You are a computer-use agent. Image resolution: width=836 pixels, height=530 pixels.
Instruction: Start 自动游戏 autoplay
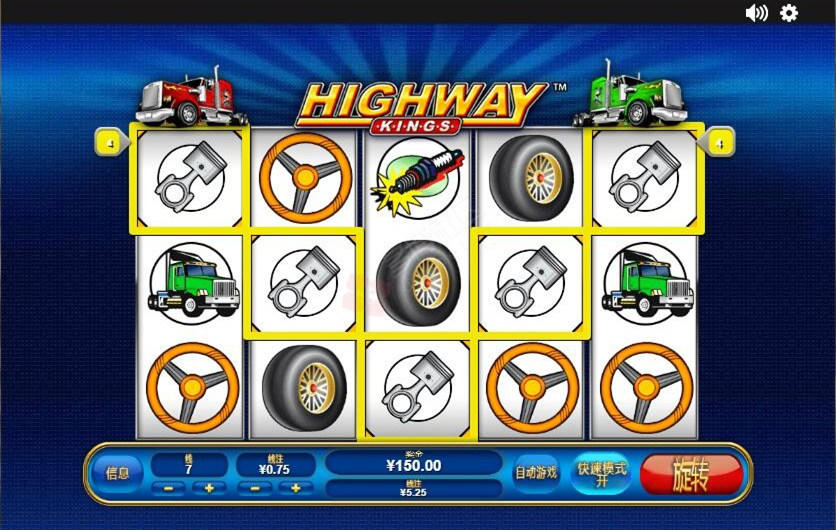click(x=536, y=473)
